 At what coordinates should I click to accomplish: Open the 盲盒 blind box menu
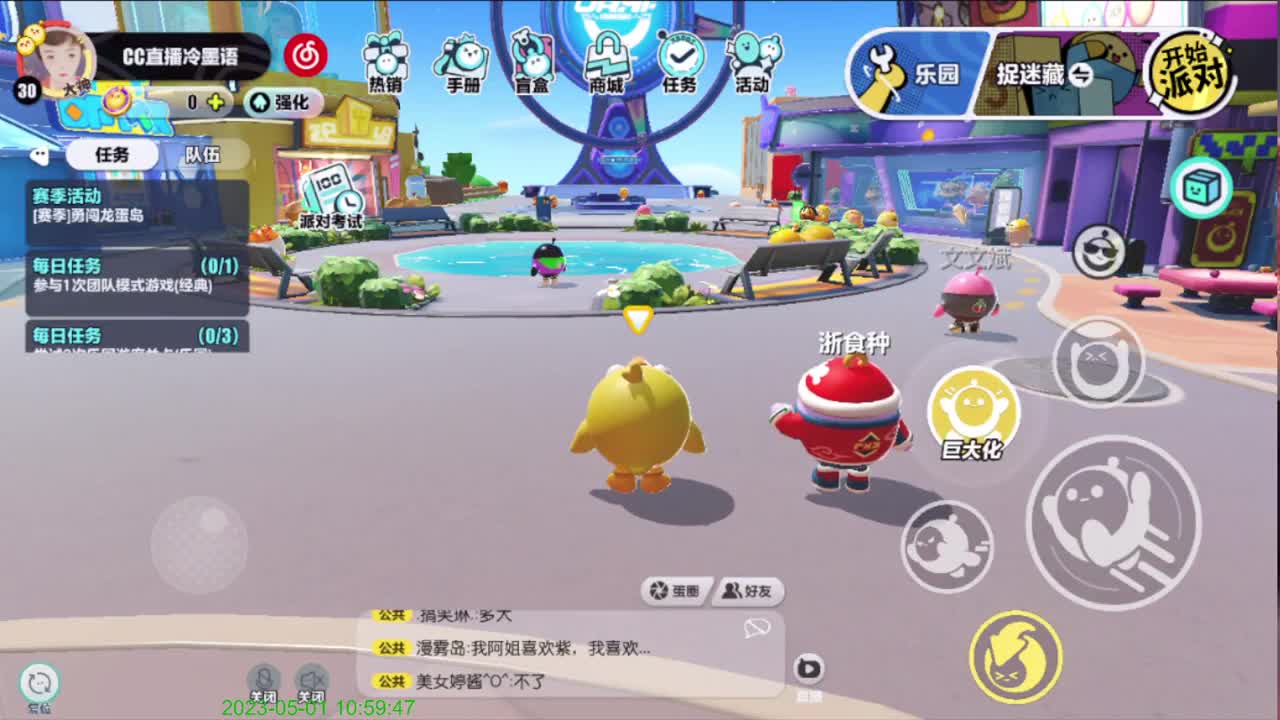[x=535, y=62]
